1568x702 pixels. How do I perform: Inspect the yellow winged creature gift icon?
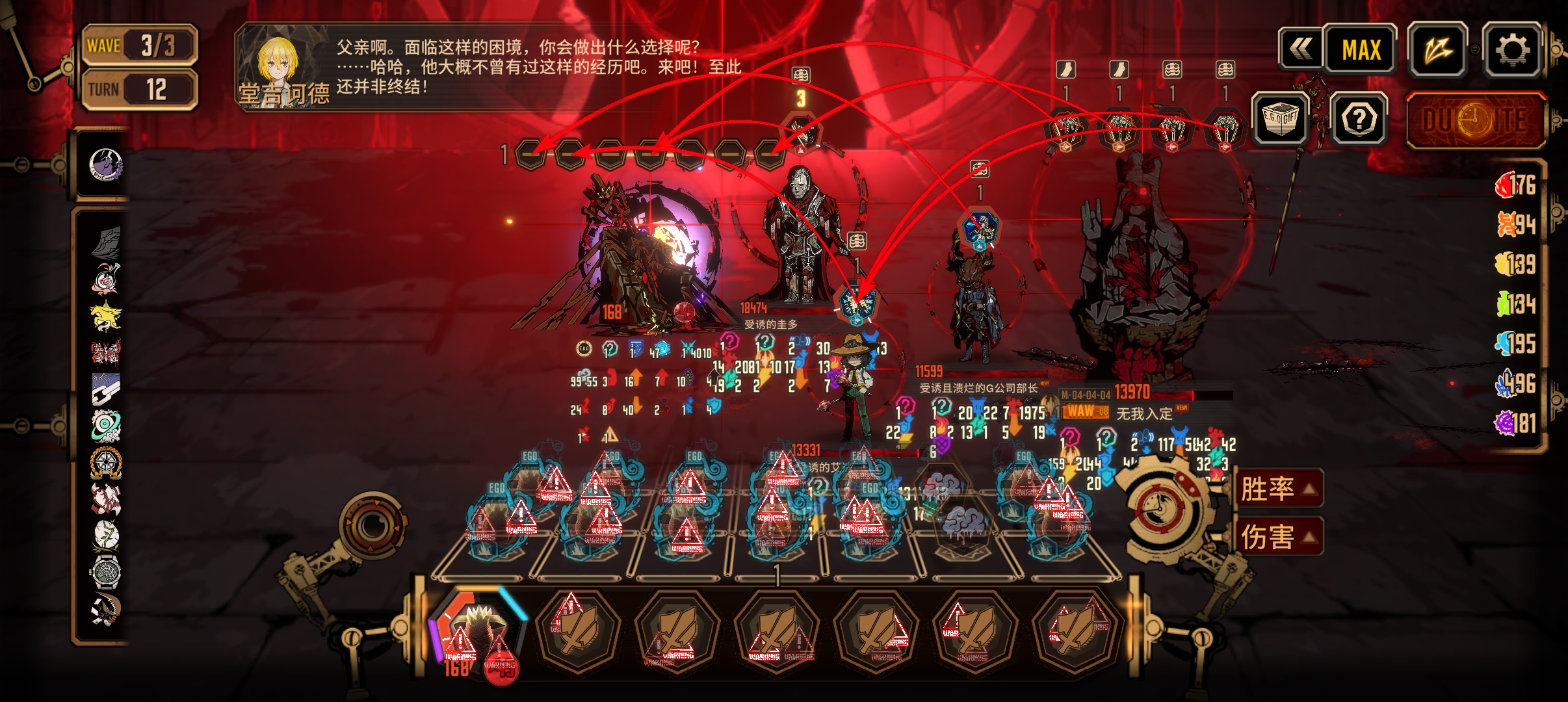click(105, 316)
